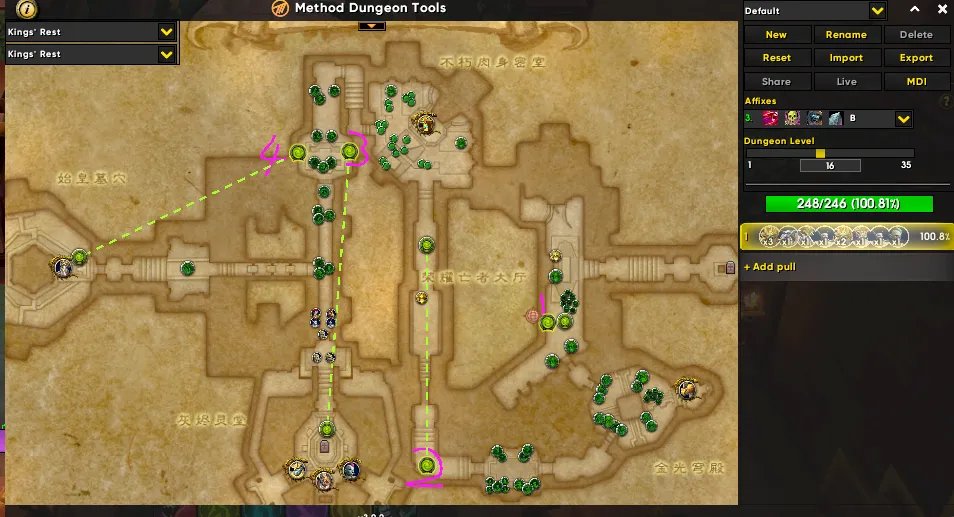Toggle the toolbar arrow below the title
Viewport: 954px width, 517px height.
[371, 25]
